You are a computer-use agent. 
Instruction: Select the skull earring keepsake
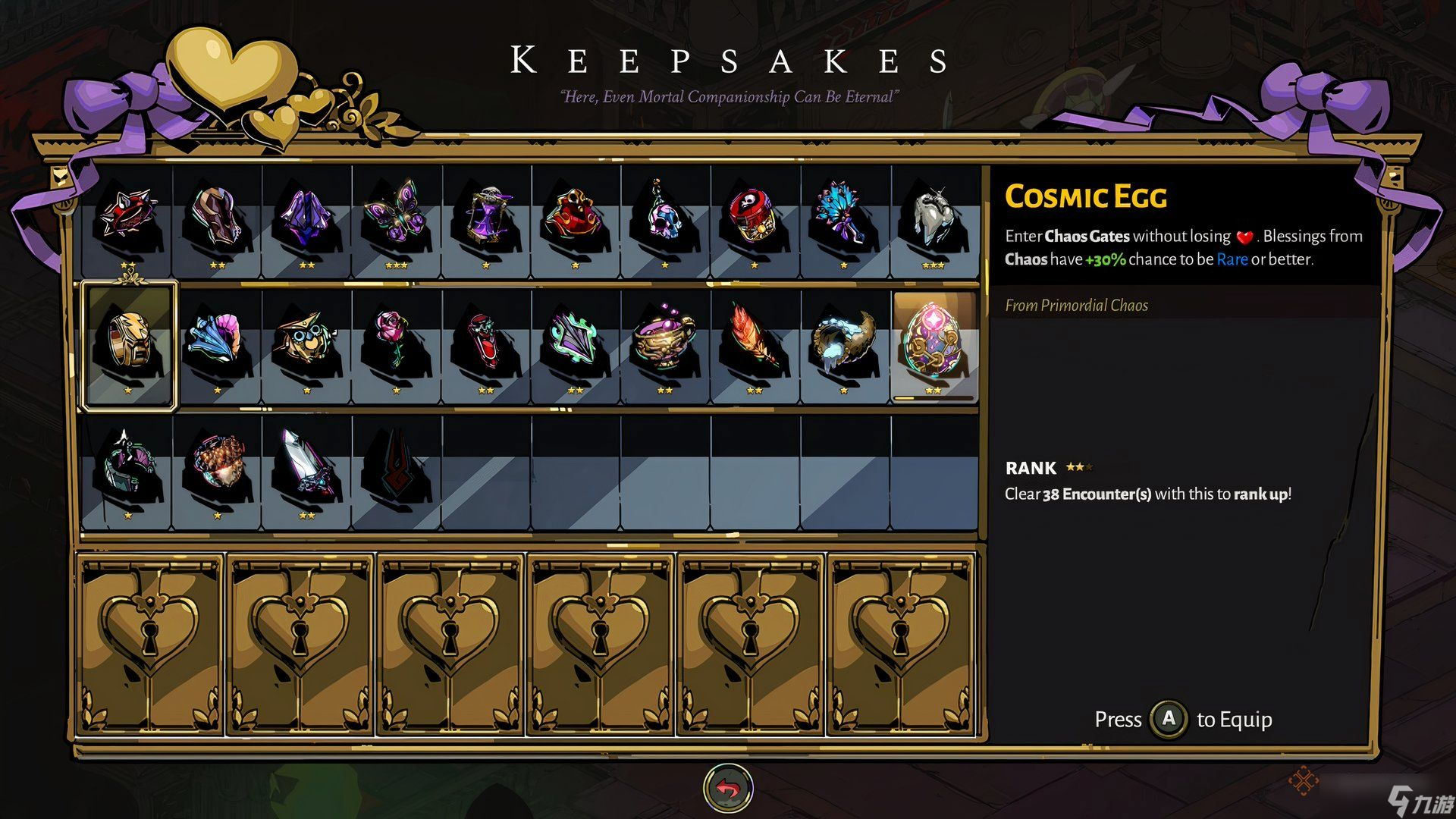coord(665,217)
